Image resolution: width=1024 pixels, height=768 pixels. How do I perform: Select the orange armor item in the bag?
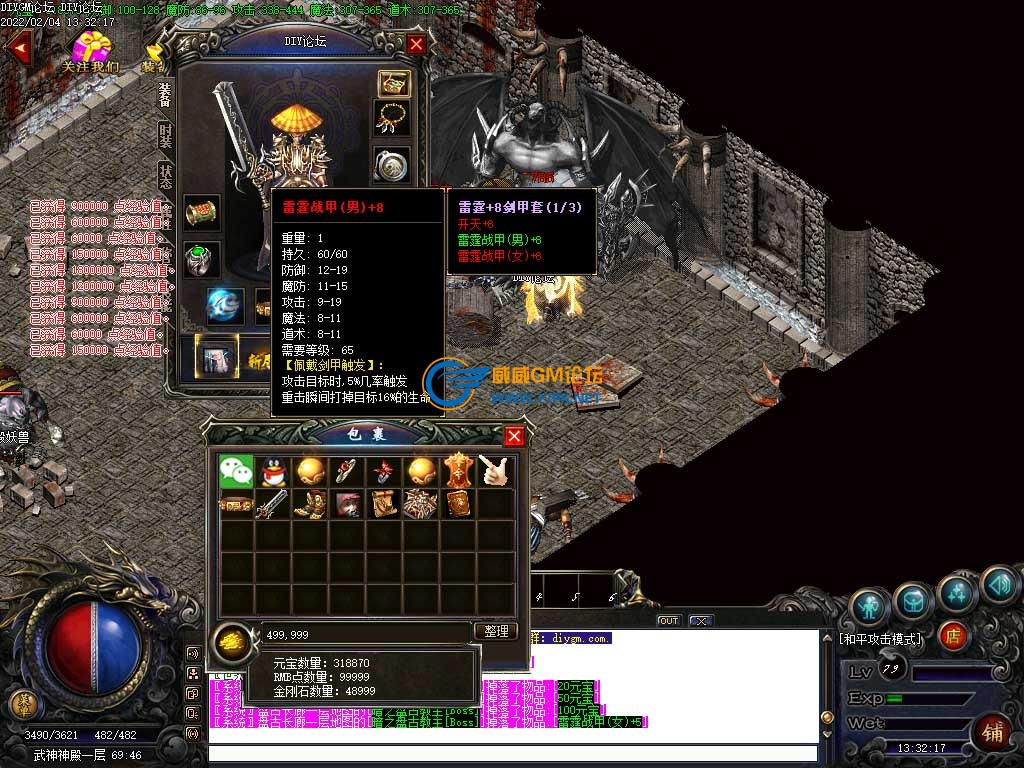[x=457, y=471]
